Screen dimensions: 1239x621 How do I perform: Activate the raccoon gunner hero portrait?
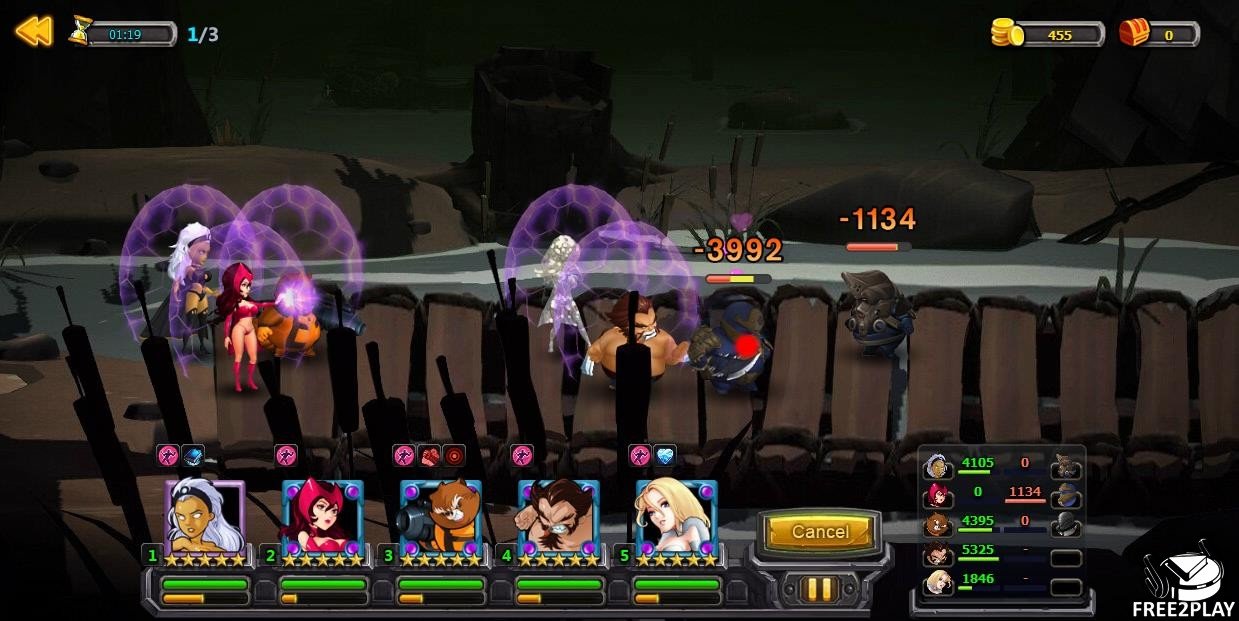coord(440,518)
